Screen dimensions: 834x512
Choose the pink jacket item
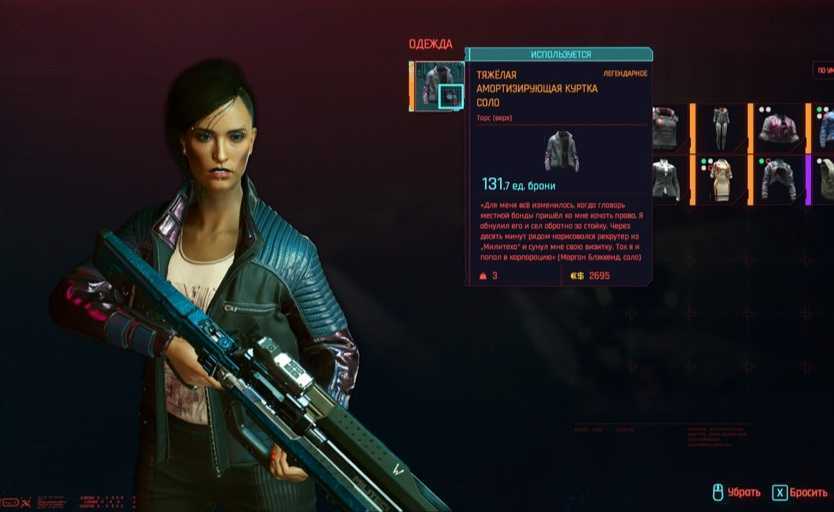point(779,127)
